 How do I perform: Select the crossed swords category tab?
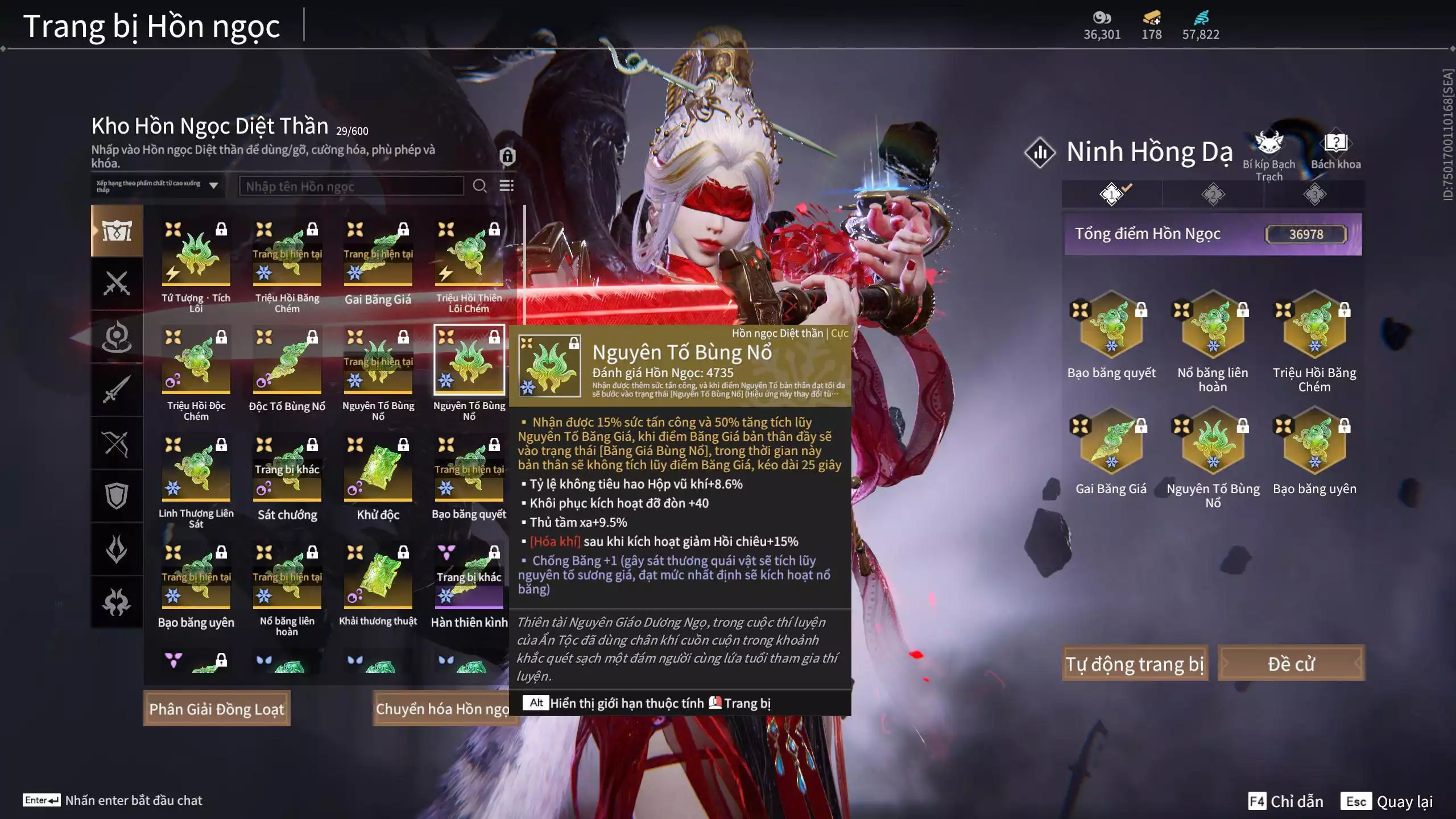pos(117,283)
